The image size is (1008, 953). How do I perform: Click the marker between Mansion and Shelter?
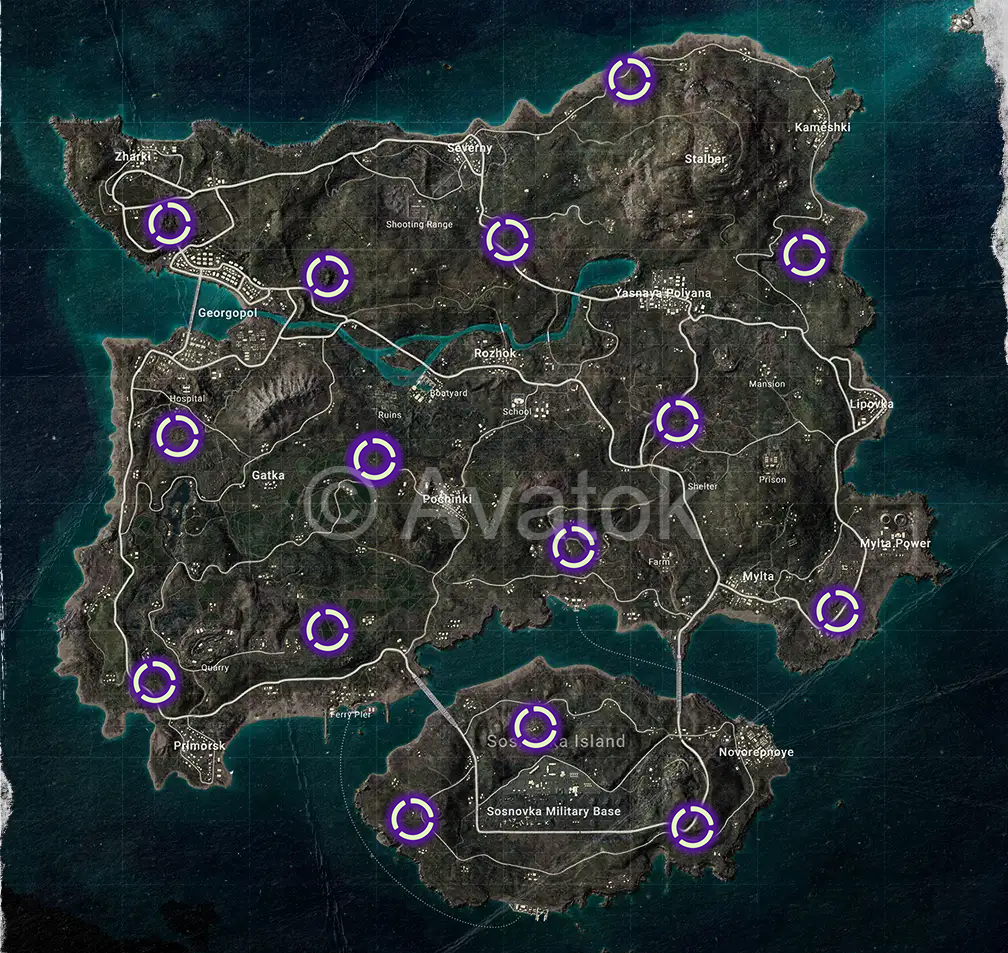pyautogui.click(x=677, y=420)
